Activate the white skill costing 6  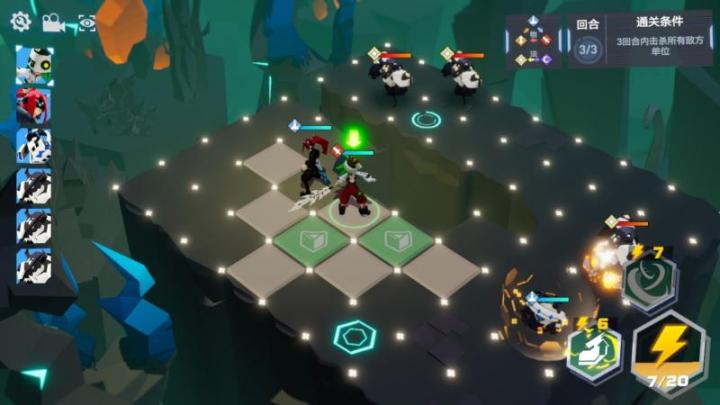pos(594,351)
